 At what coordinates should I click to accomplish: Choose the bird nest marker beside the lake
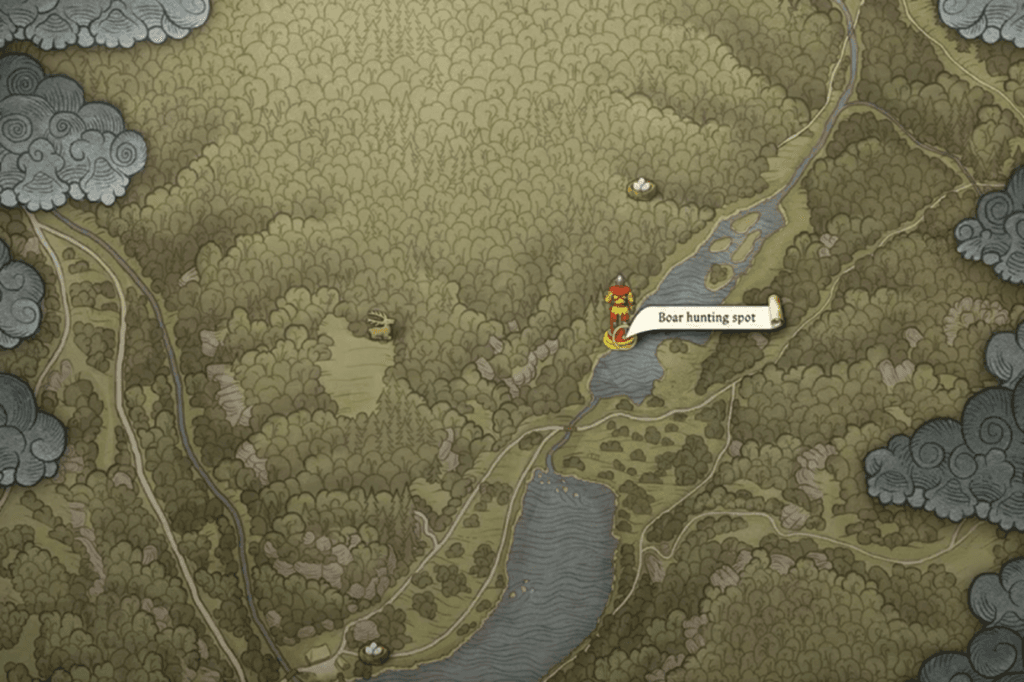pyautogui.click(x=374, y=652)
